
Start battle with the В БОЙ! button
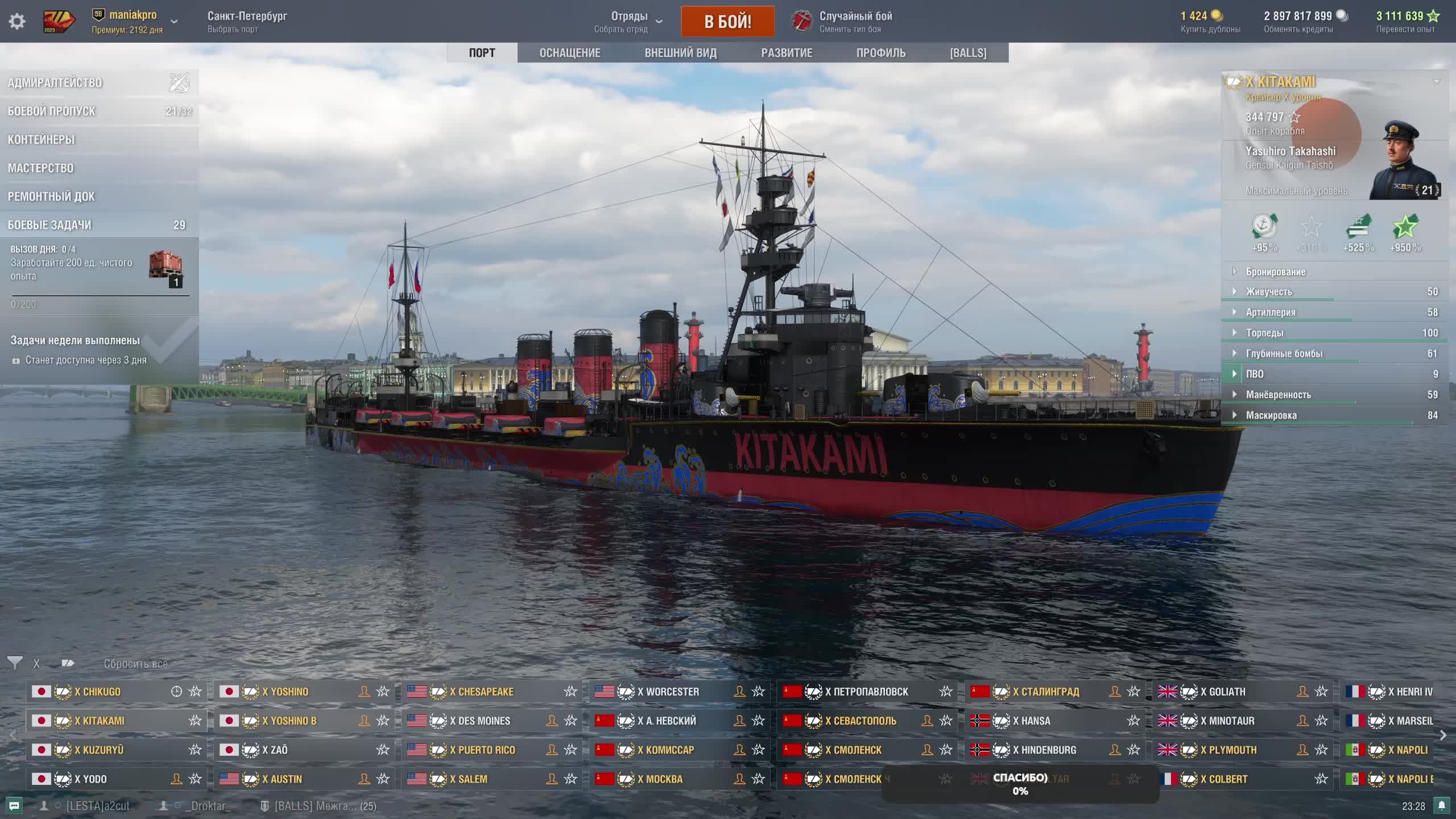727,22
